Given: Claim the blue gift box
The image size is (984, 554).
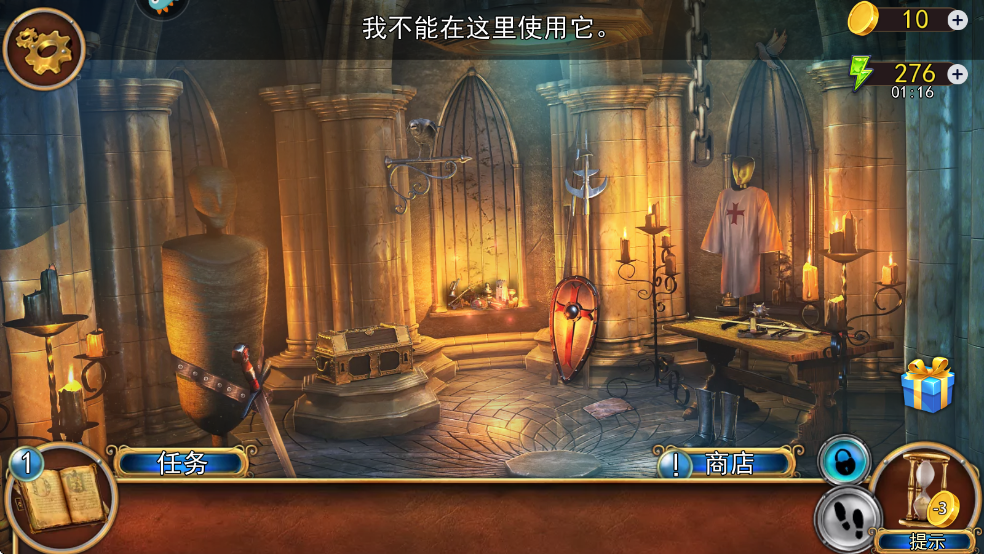Looking at the screenshot, I should pyautogui.click(x=927, y=385).
